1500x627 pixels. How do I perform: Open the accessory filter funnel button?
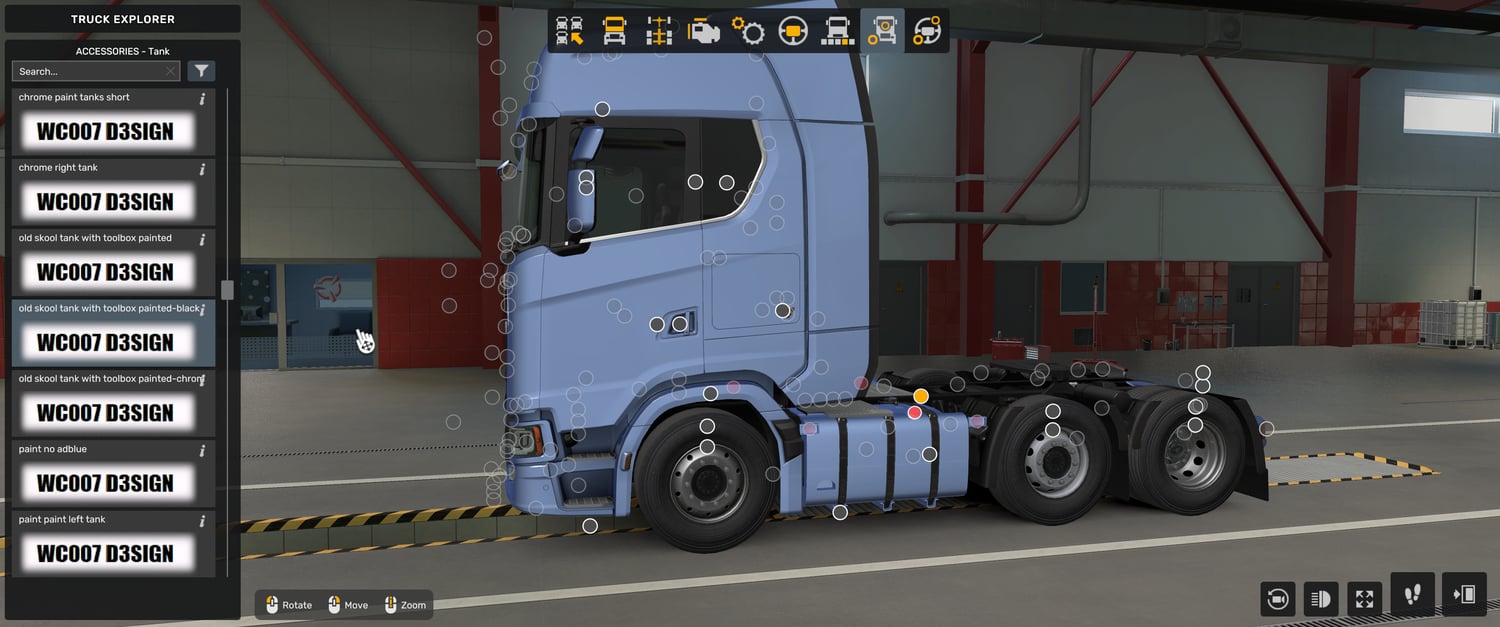pos(201,71)
